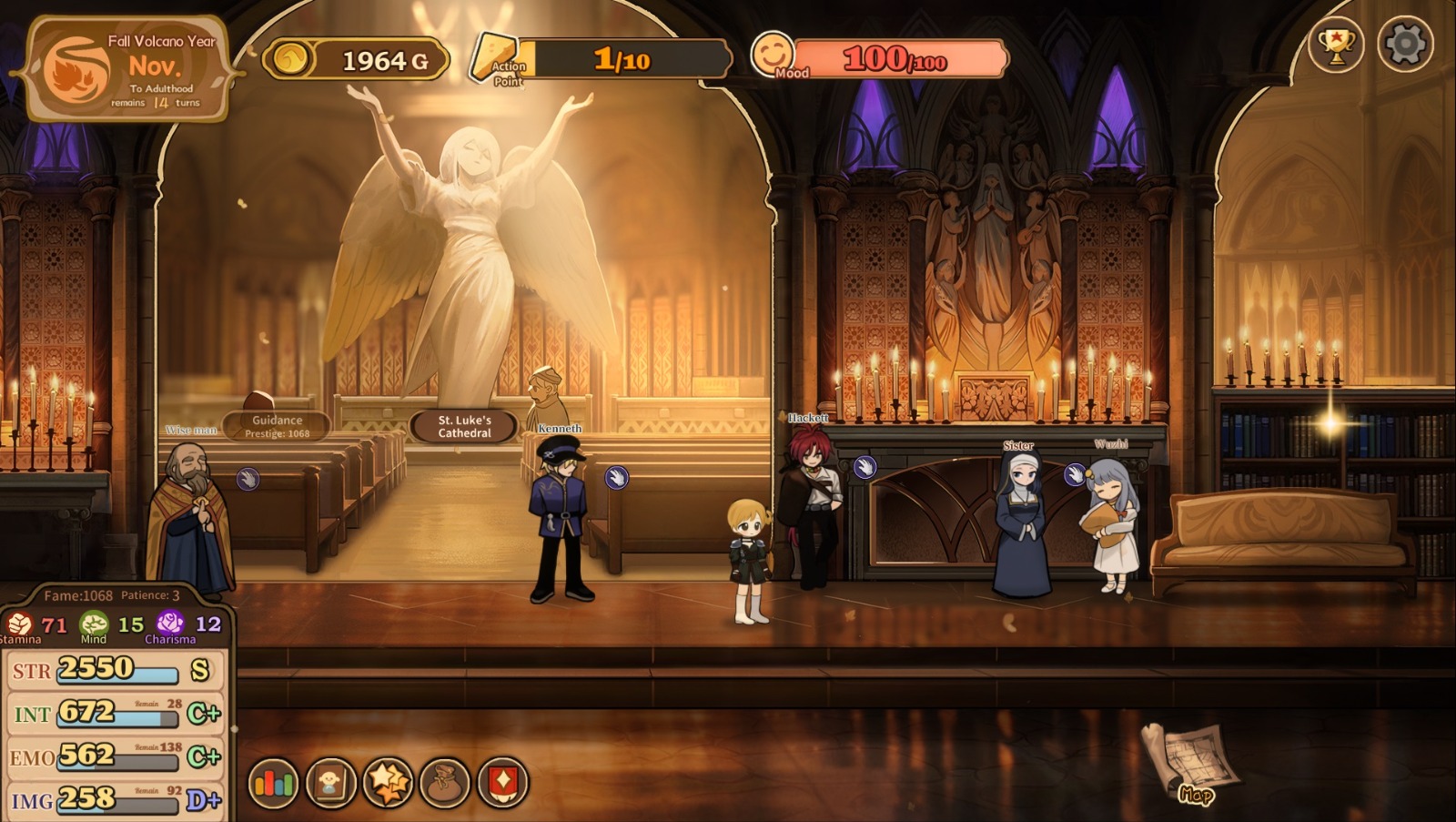Open the red diamond banner icon
Image resolution: width=1456 pixels, height=822 pixels.
pos(502,782)
